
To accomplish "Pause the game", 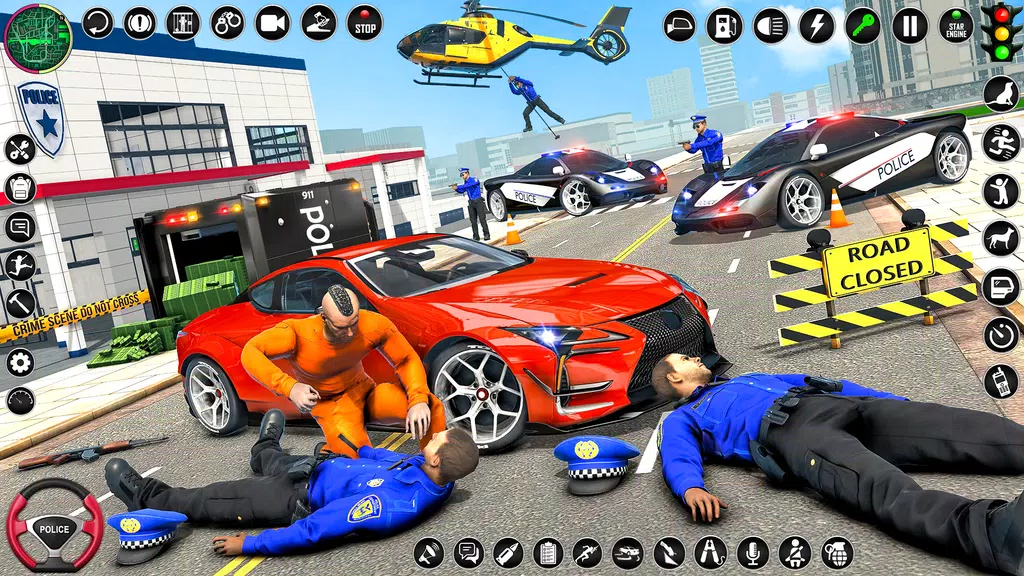I will 909,25.
